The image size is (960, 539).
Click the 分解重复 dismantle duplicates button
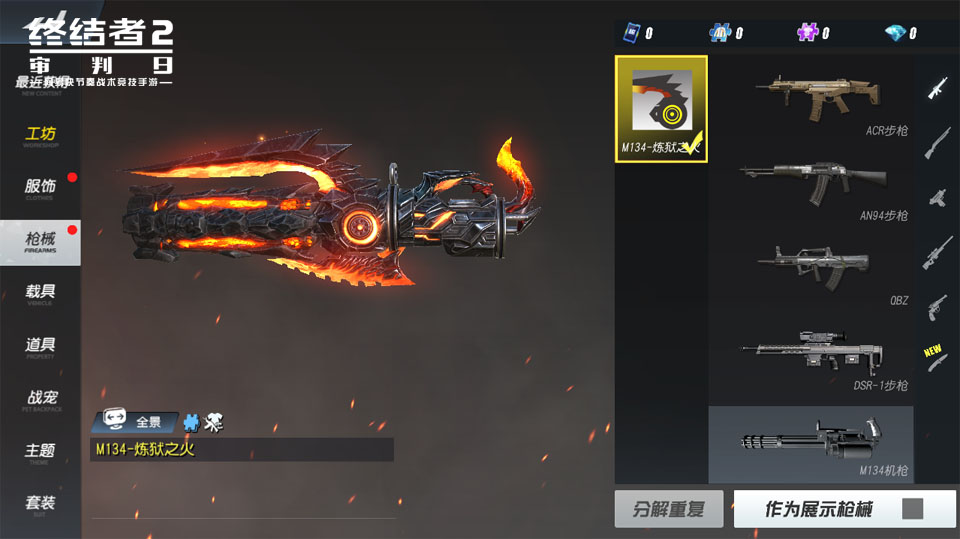click(669, 509)
